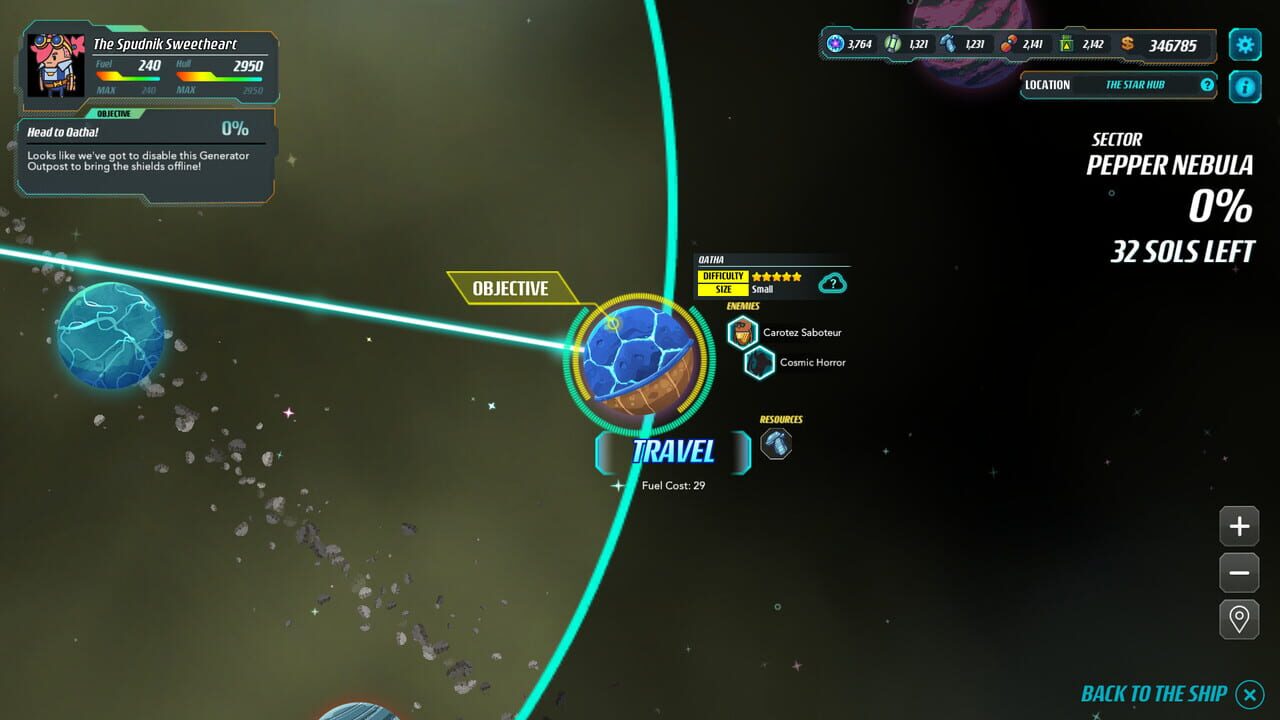Image resolution: width=1280 pixels, height=720 pixels.
Task: Click the info icon below the settings gear
Action: (1244, 87)
